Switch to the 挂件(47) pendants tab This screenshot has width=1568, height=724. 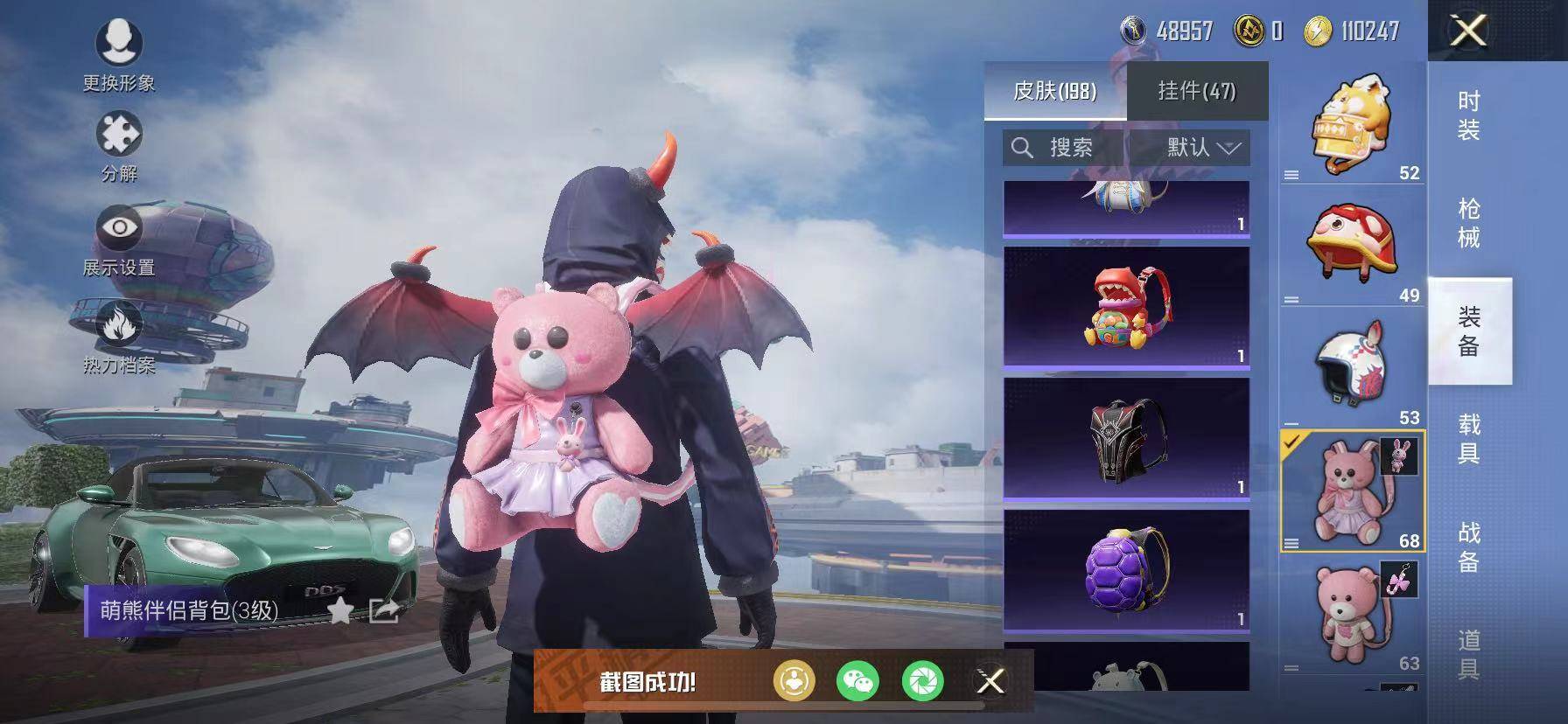tap(1196, 91)
